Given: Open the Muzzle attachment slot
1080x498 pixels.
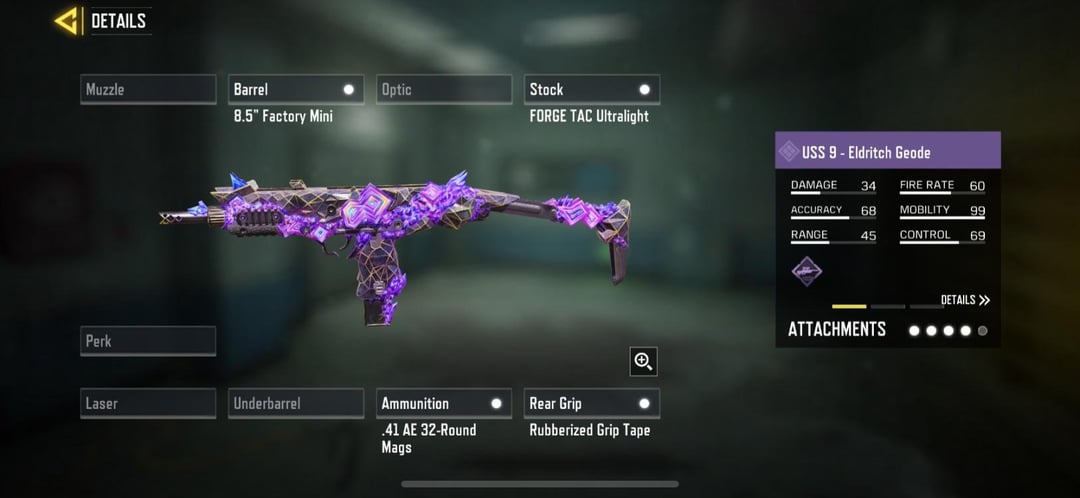Looking at the screenshot, I should [148, 90].
